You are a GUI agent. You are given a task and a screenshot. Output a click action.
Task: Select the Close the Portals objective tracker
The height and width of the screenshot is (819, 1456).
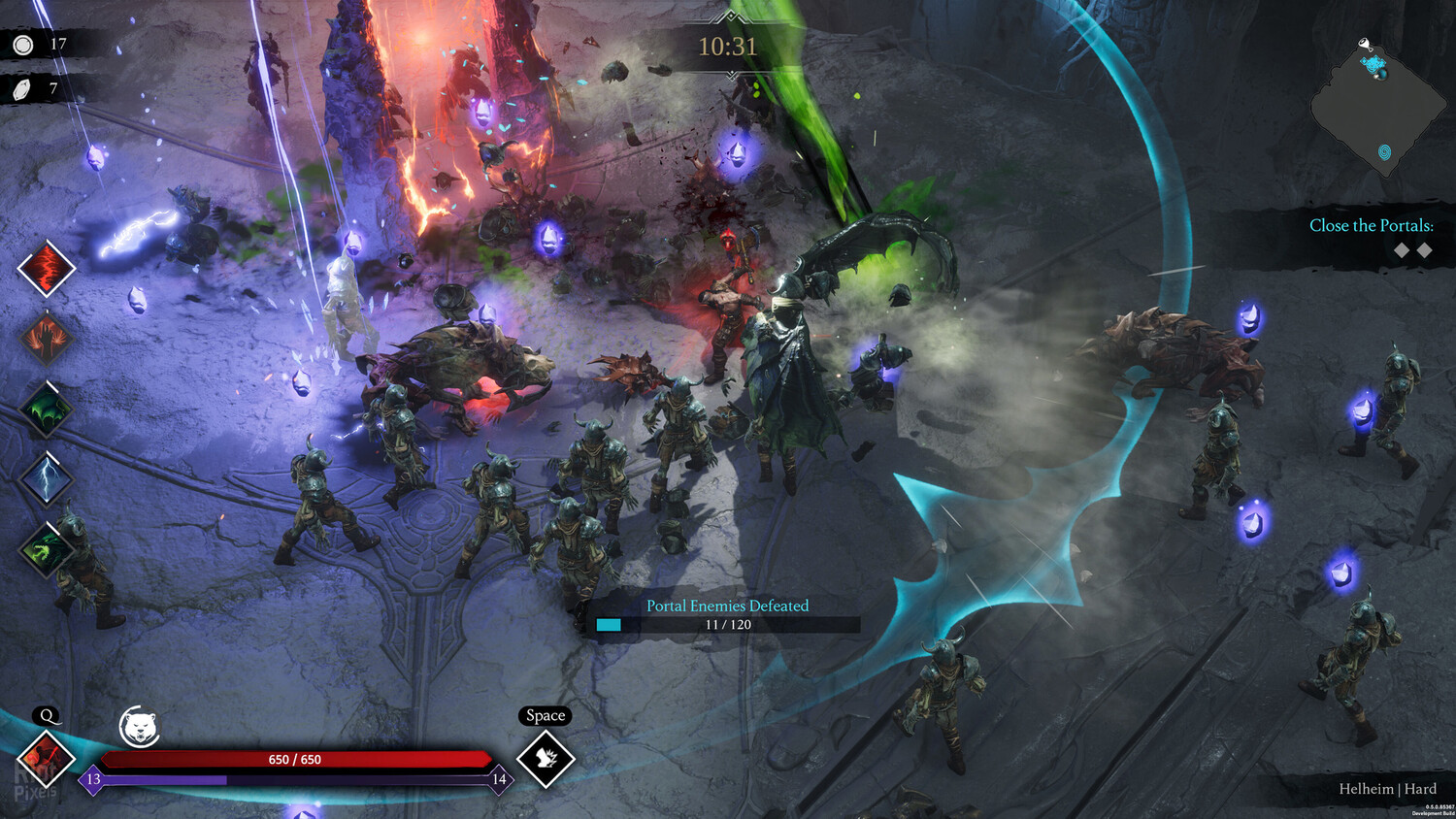(1370, 226)
